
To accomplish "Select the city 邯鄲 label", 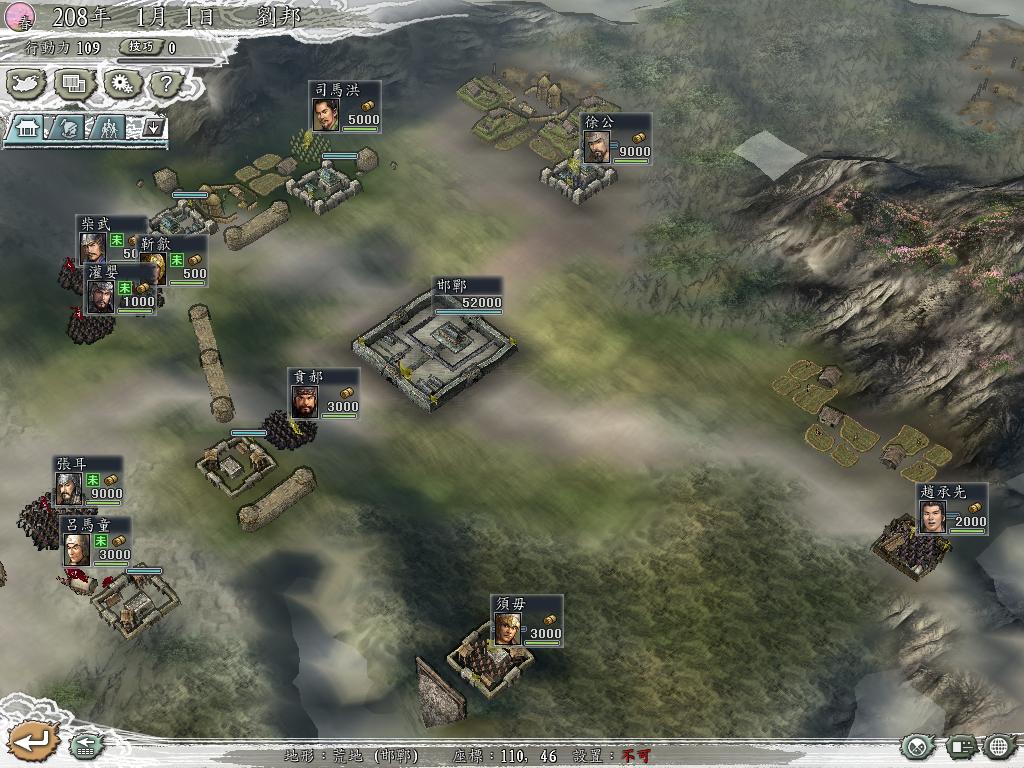I will tap(467, 294).
